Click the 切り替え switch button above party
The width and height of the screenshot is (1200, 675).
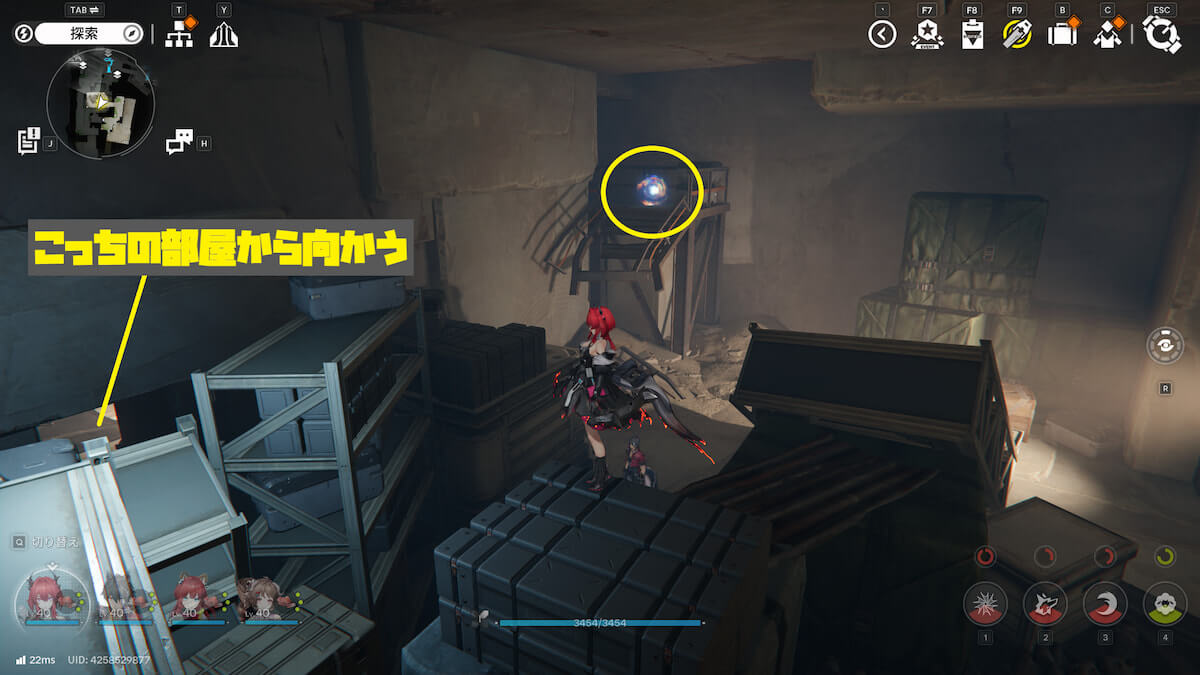coord(50,542)
